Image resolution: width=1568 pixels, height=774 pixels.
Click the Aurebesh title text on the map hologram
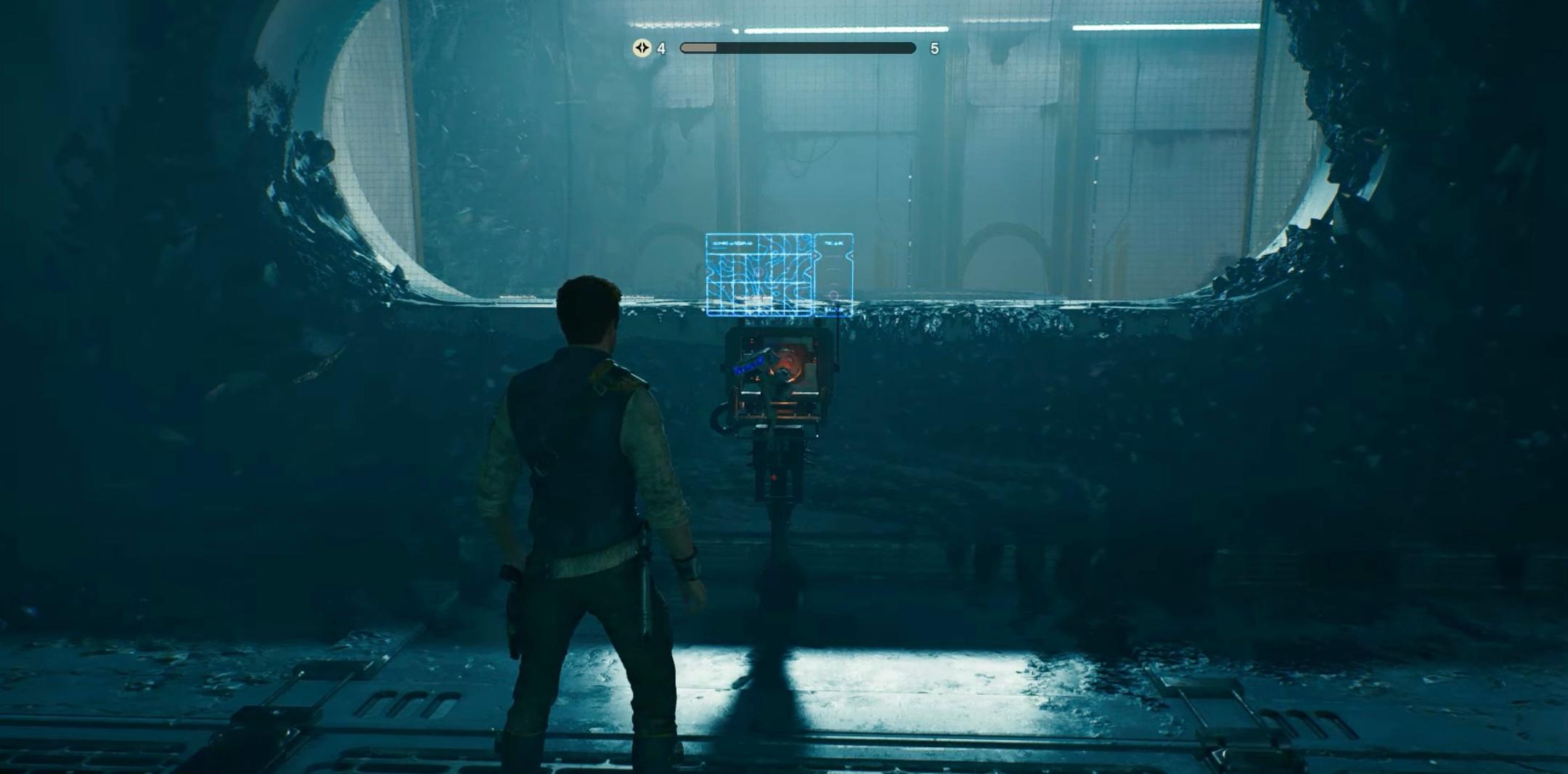pos(733,243)
